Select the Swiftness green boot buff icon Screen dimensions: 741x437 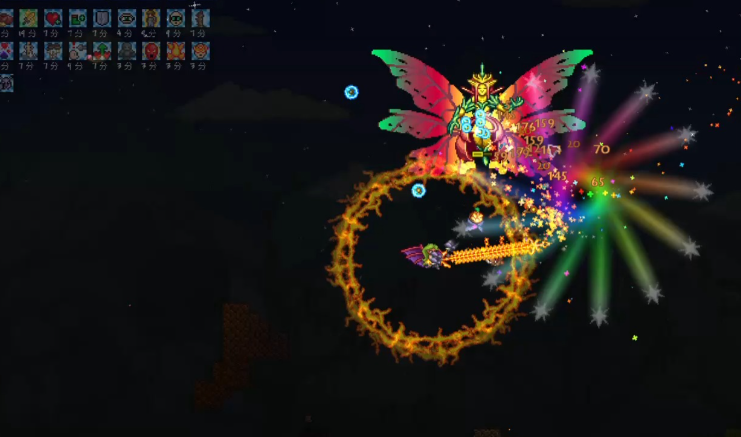coord(78,18)
